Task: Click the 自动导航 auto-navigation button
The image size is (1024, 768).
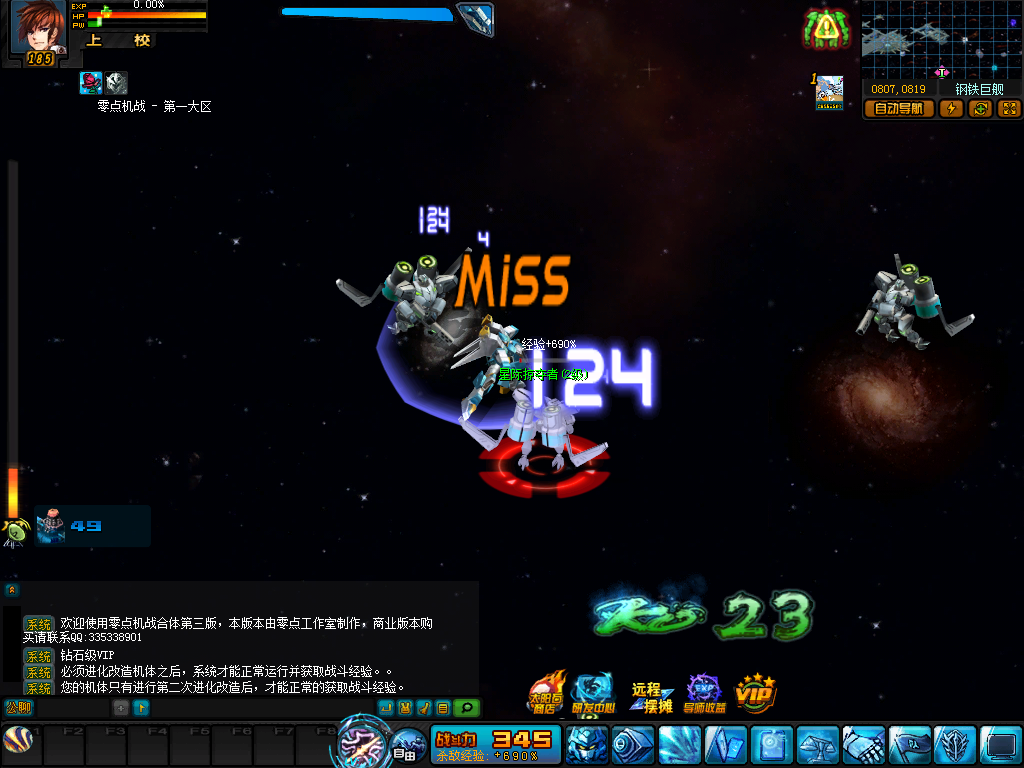Action: (899, 109)
